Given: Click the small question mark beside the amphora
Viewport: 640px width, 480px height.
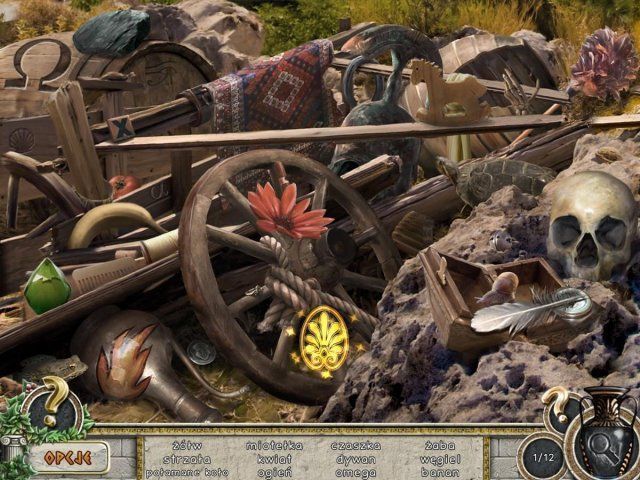Looking at the screenshot, I should [x=556, y=405].
